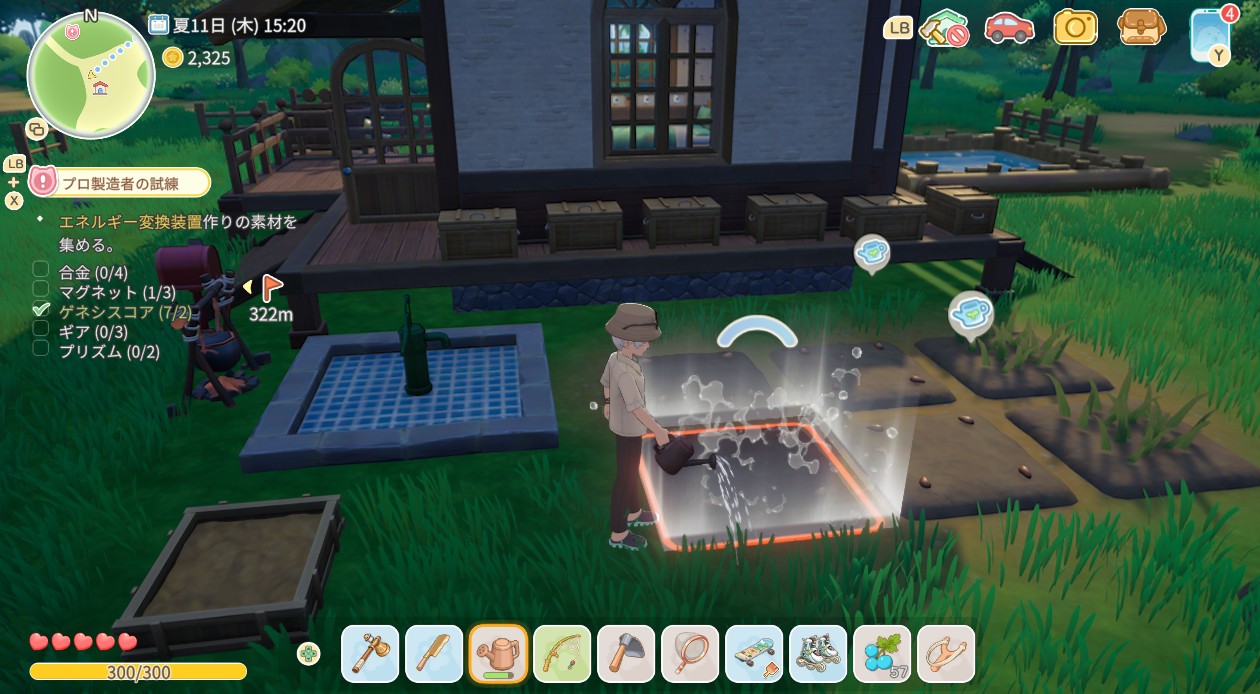This screenshot has height=694, width=1260.
Task: Select the skateboard hotbar slot
Action: 754,654
